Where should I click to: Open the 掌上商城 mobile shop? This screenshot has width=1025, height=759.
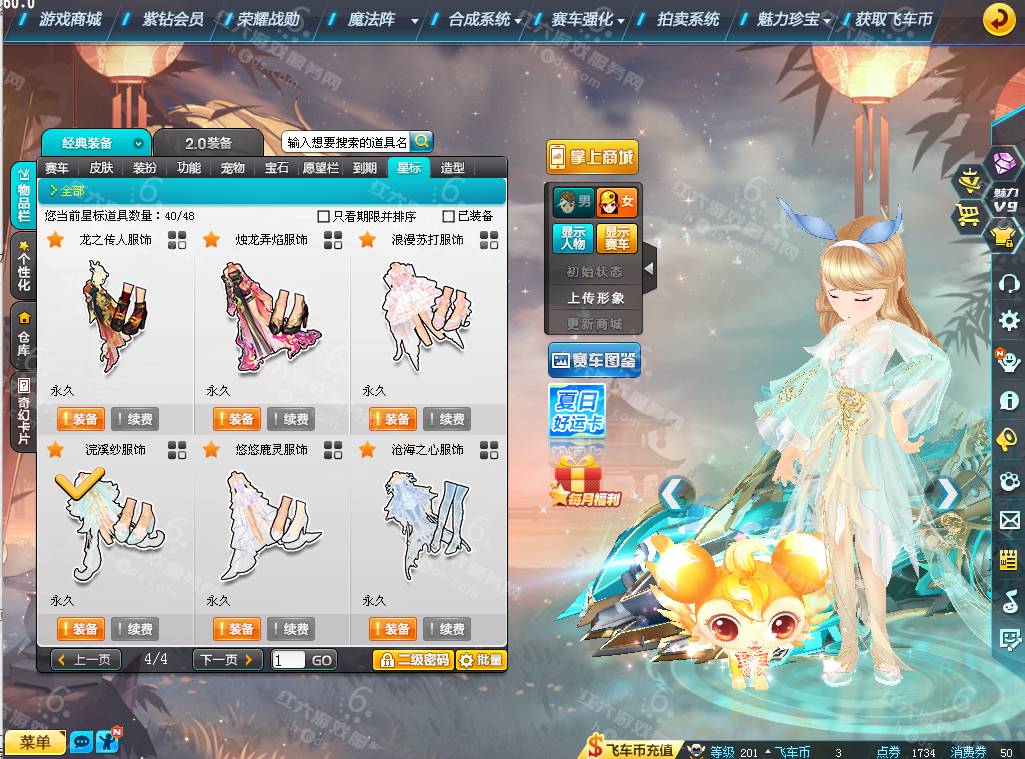[592, 157]
